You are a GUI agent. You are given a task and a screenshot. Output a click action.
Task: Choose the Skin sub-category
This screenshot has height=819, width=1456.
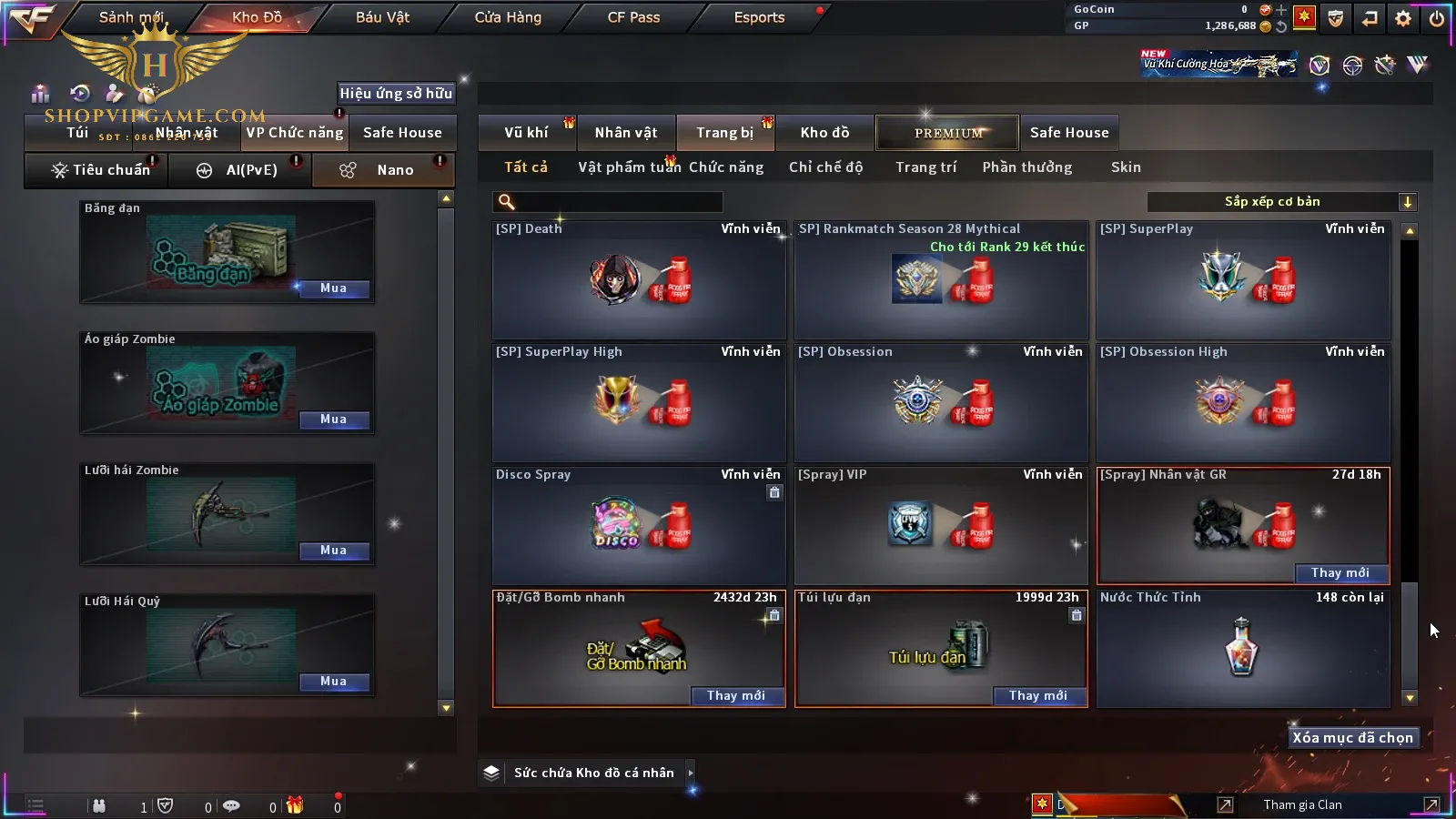pos(1126,167)
